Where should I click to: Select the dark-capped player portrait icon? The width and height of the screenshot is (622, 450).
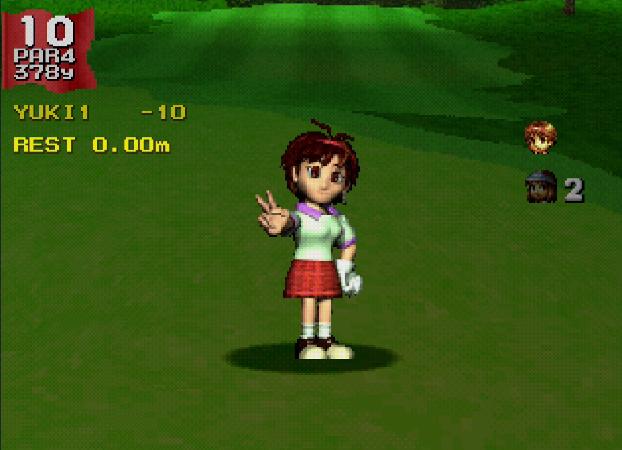[x=541, y=187]
